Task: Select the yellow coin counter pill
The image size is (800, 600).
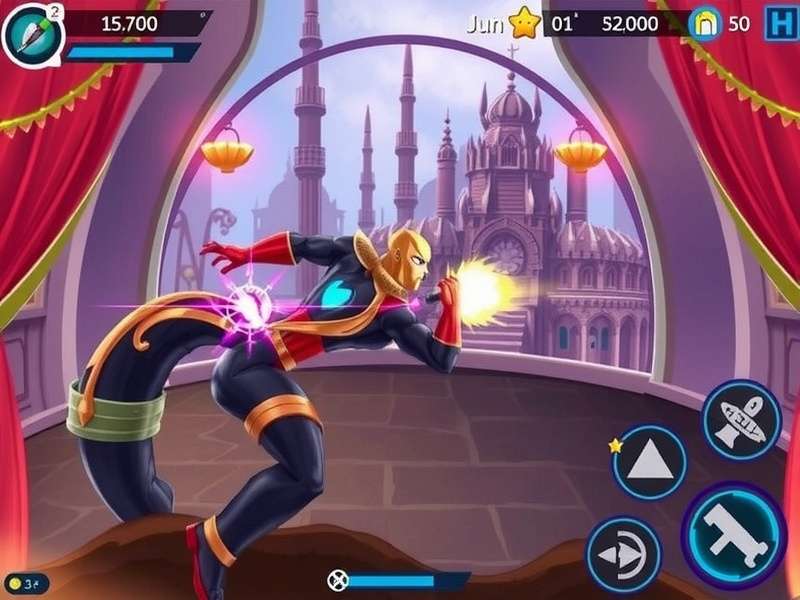Action: click(27, 582)
